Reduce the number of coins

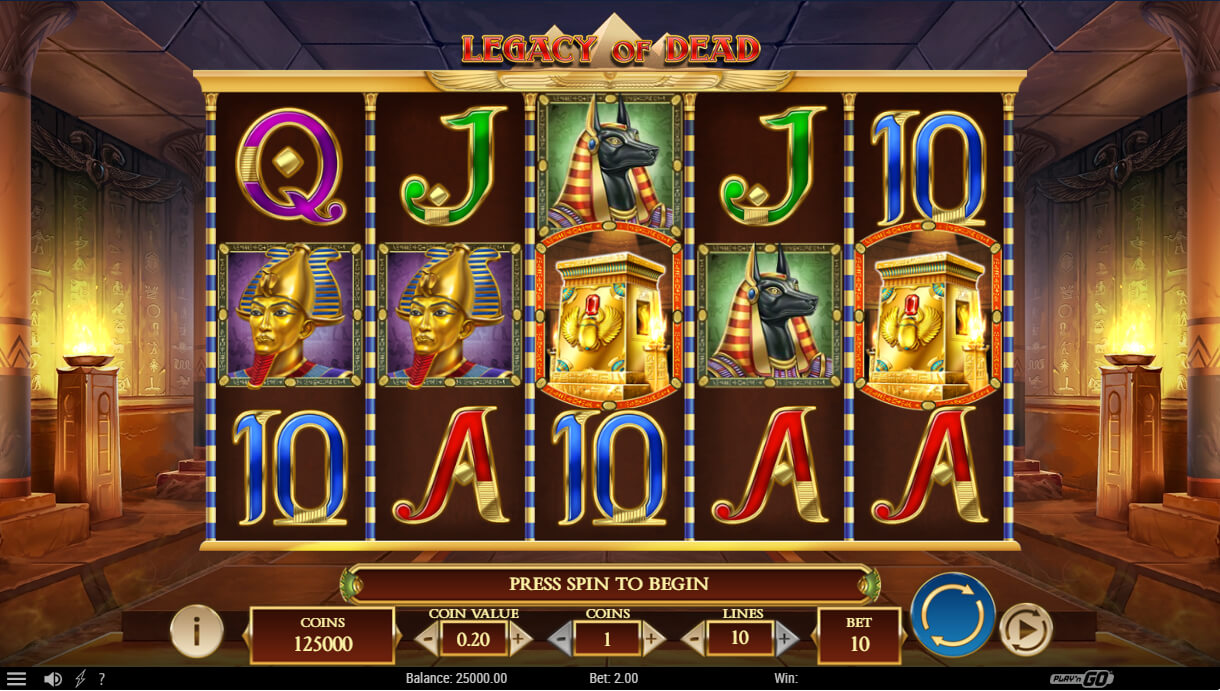[x=562, y=637]
